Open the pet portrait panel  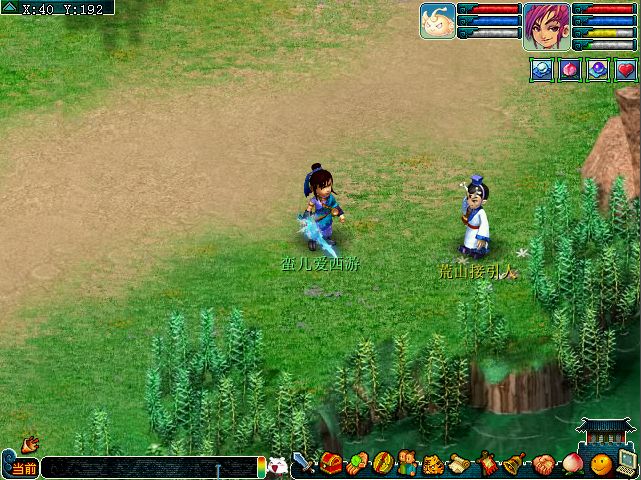(x=438, y=20)
